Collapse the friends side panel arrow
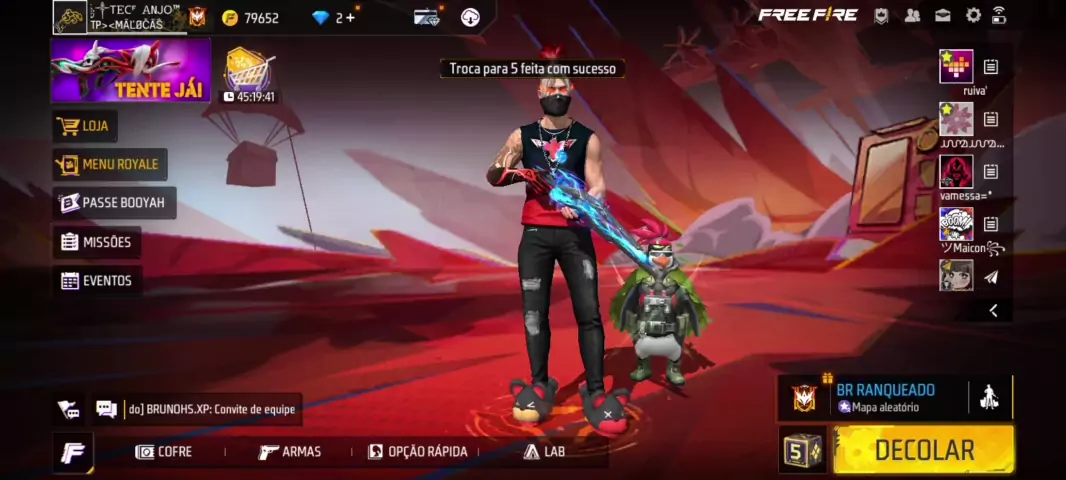Screen dimensions: 1066x480 click(x=993, y=311)
